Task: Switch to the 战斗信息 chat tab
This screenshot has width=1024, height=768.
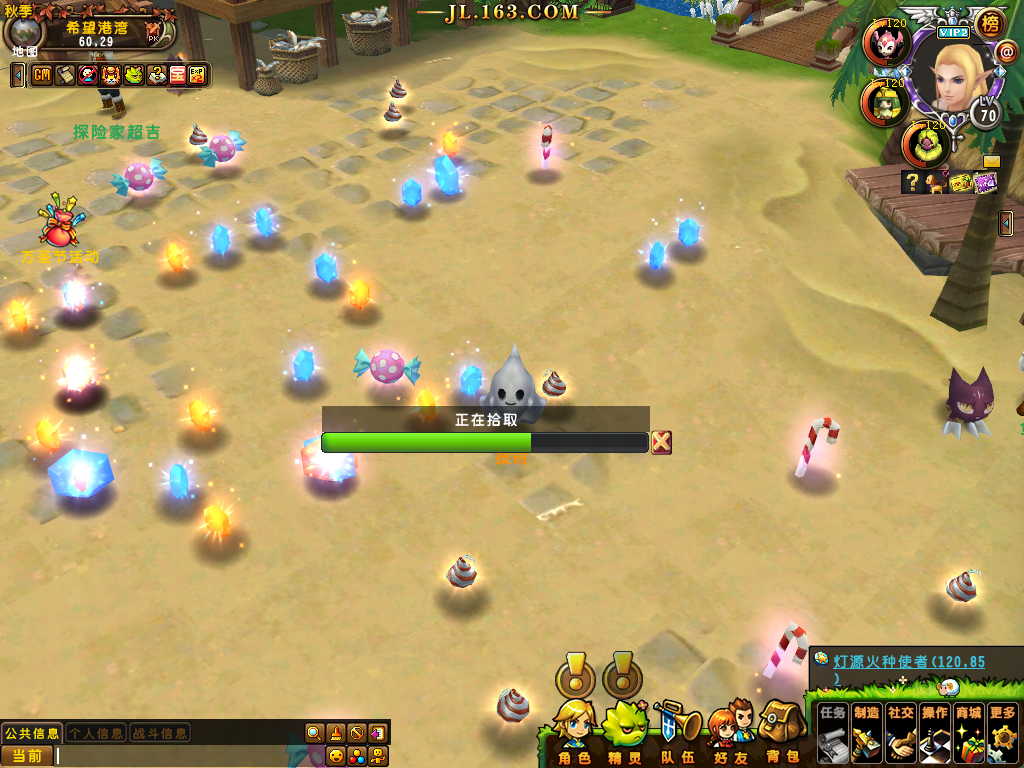Action: [160, 733]
